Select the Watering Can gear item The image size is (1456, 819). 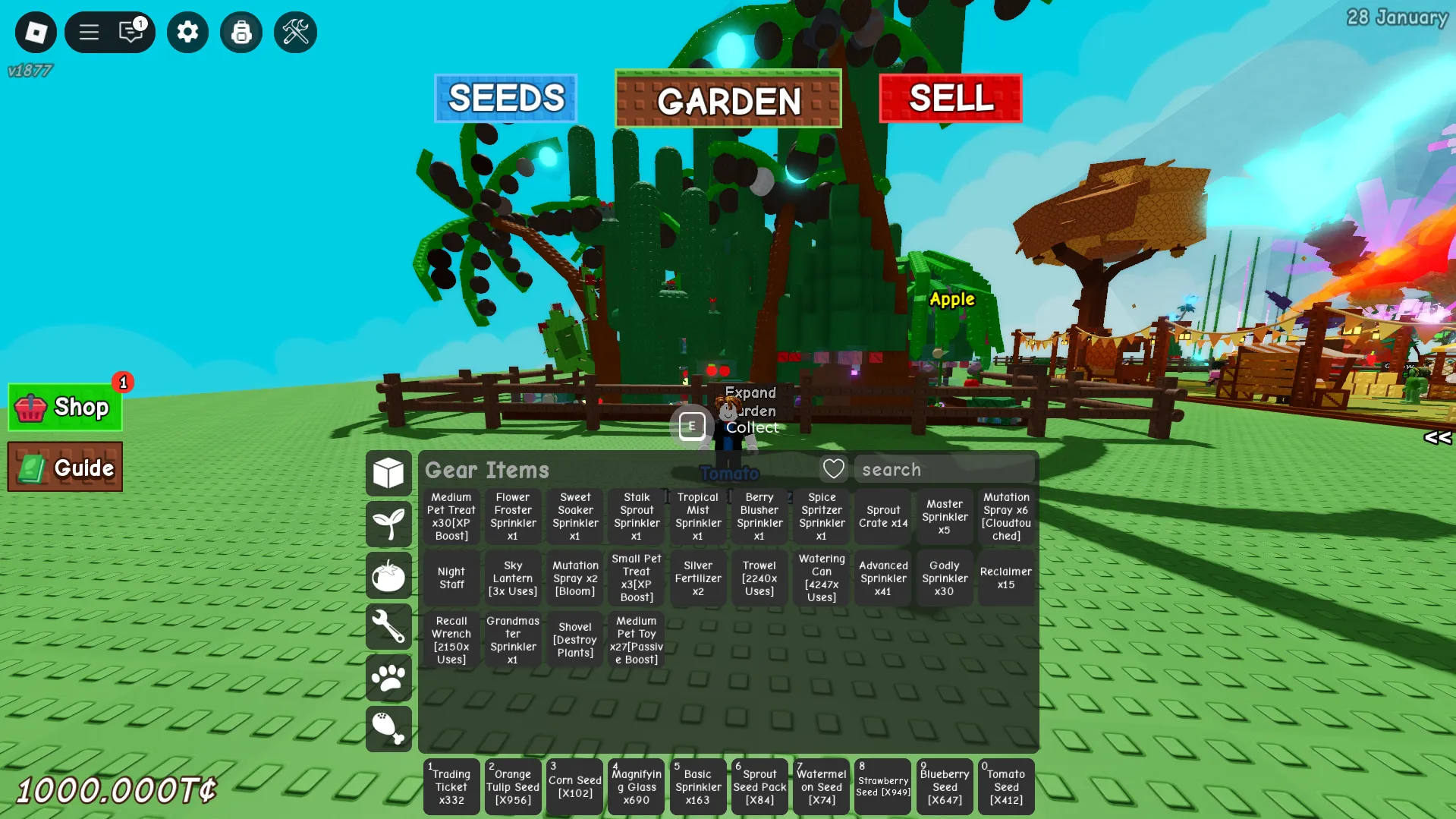[x=821, y=578]
